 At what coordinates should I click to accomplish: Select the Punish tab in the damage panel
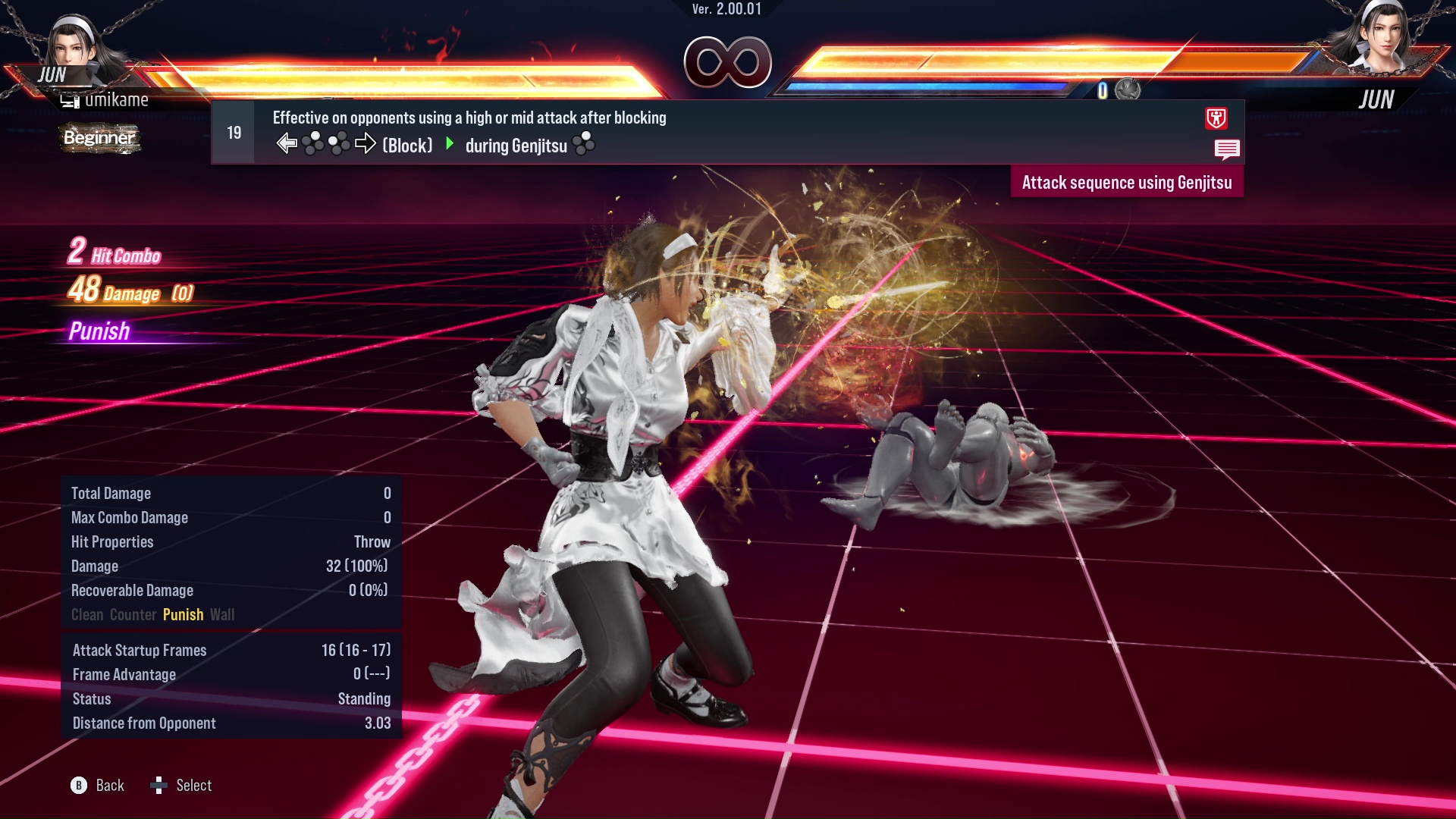point(183,615)
